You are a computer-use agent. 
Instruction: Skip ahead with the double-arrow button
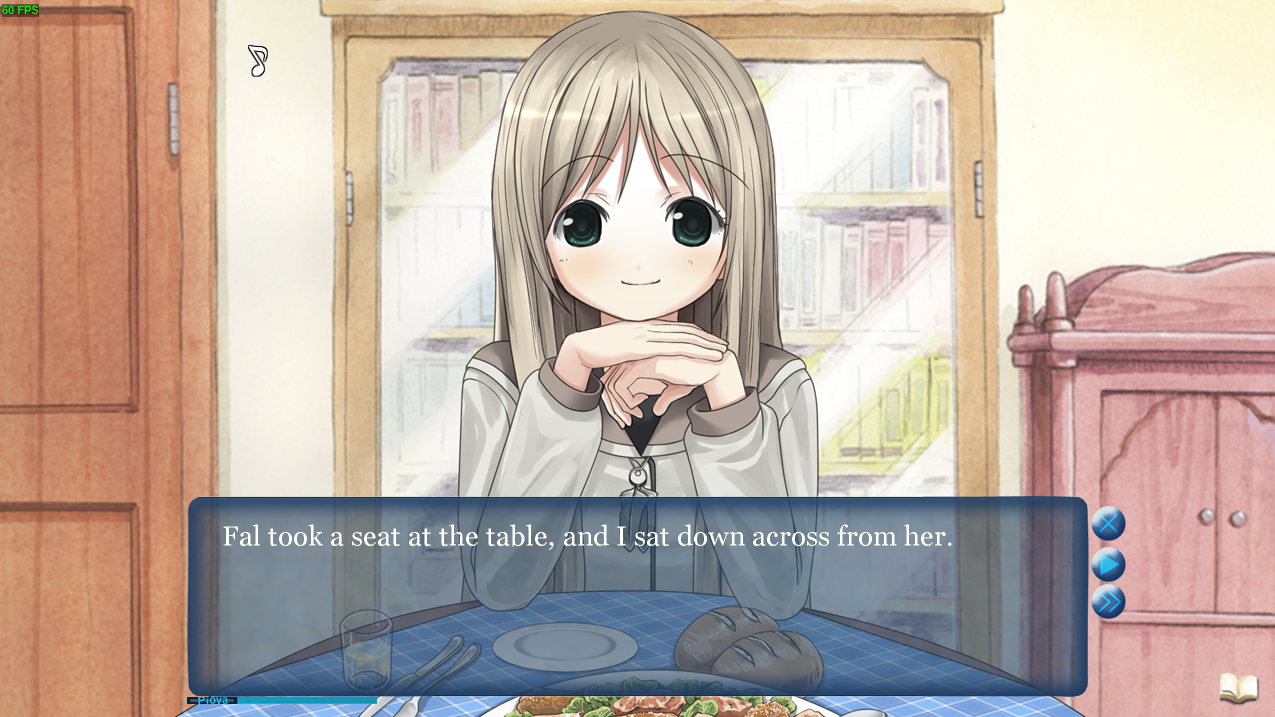1108,602
